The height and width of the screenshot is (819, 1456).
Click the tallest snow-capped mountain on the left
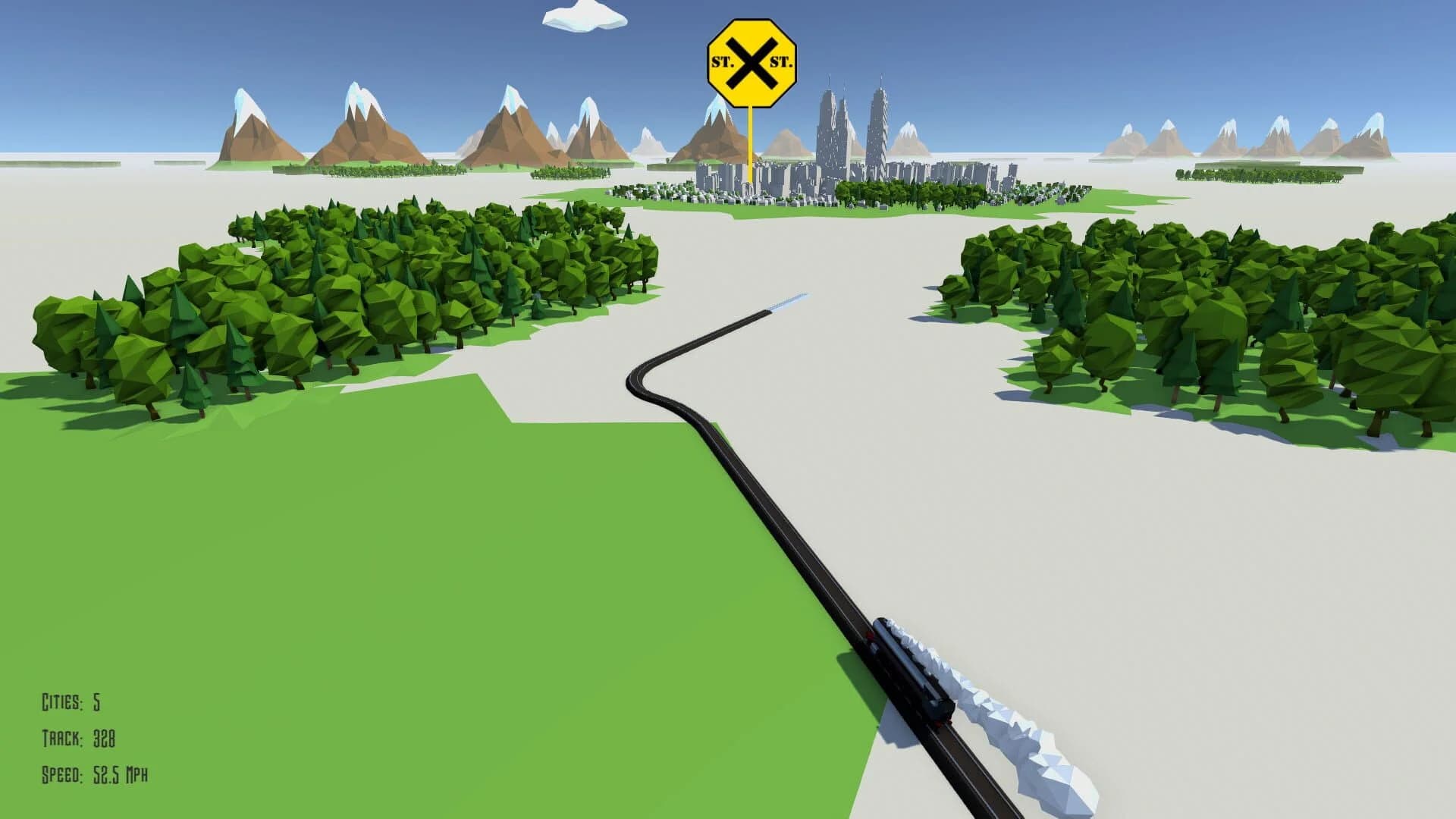pos(356,106)
